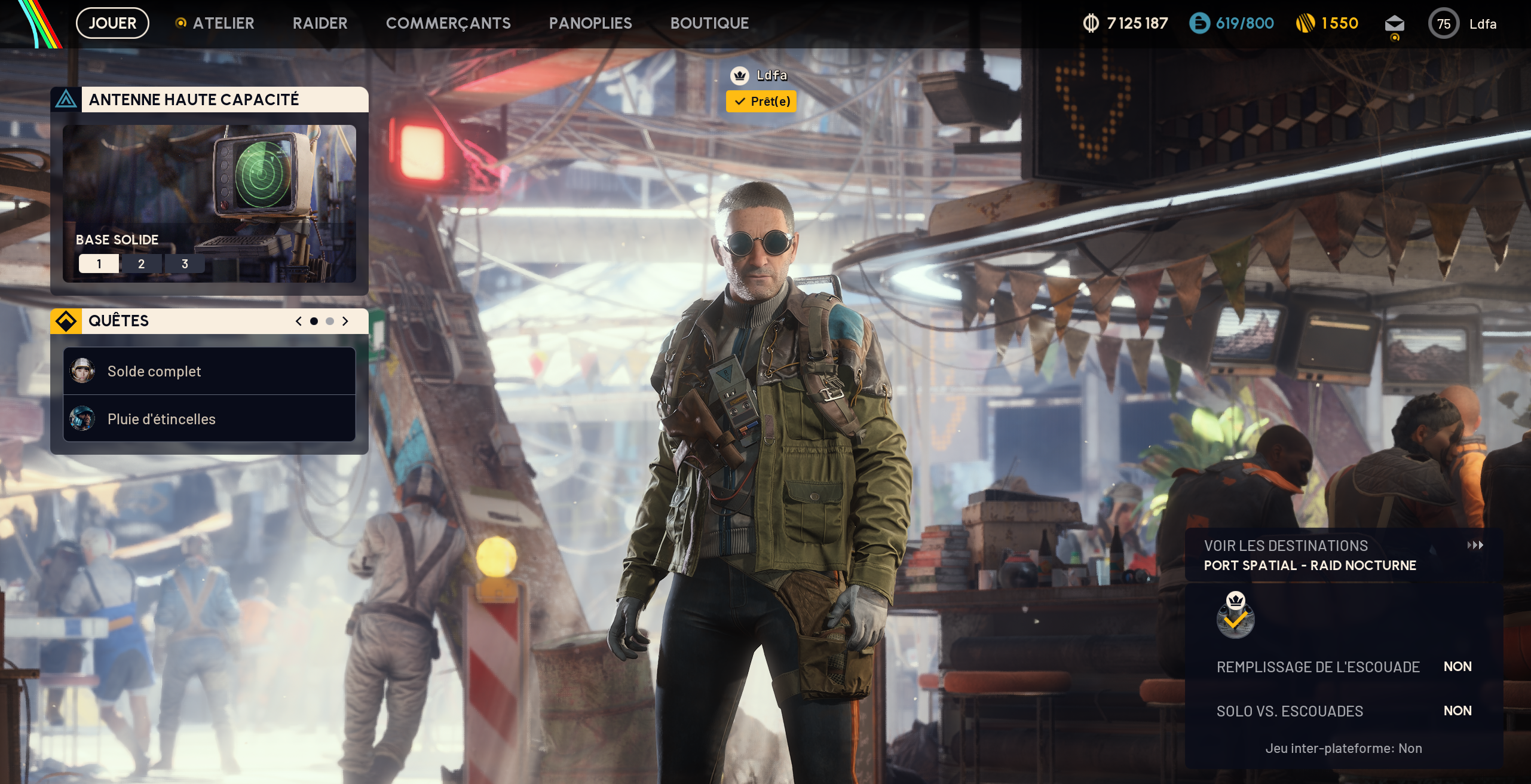Open the Raider menu
Viewport: 1531px width, 784px height.
tap(320, 23)
